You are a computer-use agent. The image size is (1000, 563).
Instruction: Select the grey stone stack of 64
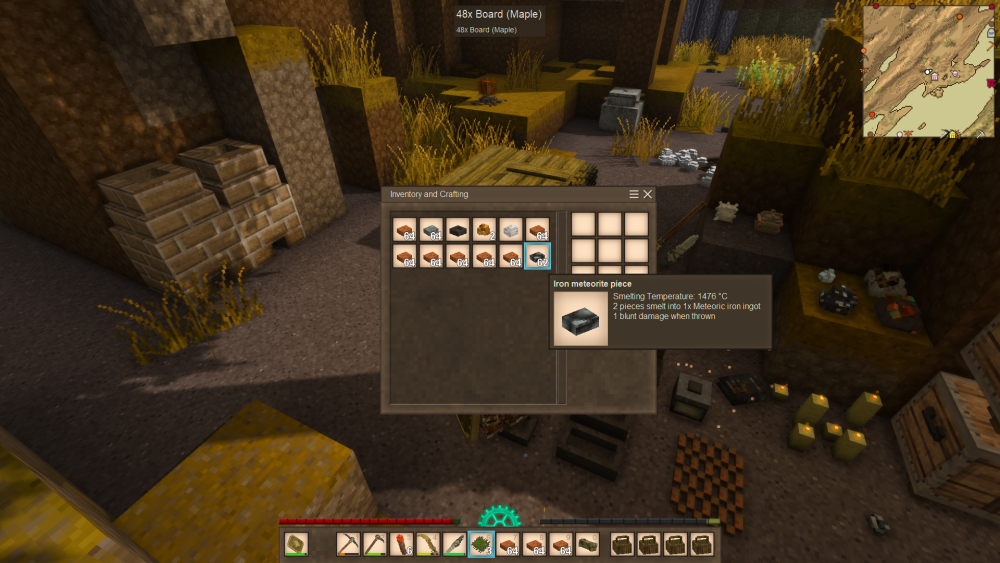(x=431, y=230)
